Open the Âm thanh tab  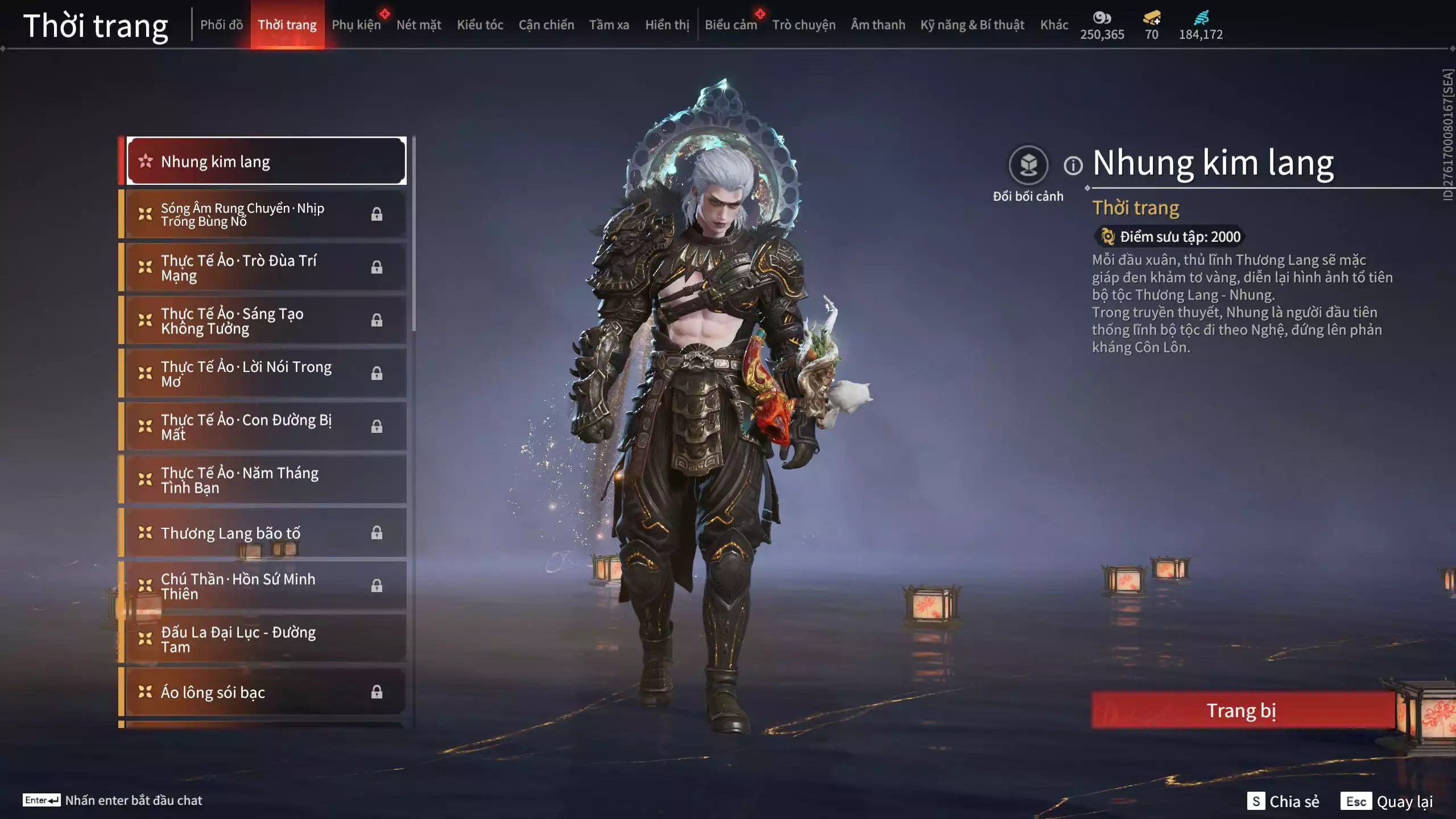tap(878, 25)
